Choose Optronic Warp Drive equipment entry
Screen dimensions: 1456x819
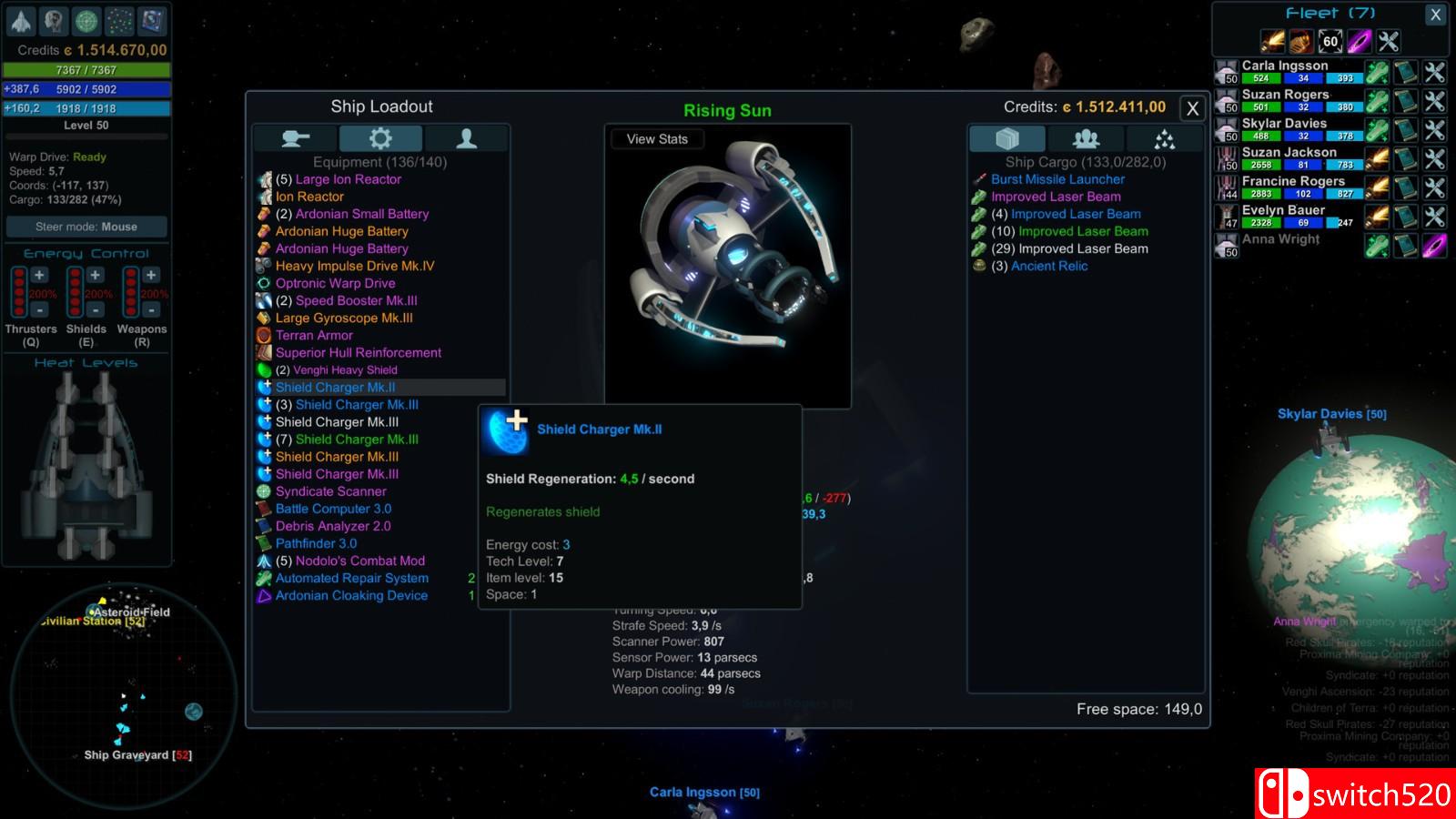pyautogui.click(x=335, y=283)
